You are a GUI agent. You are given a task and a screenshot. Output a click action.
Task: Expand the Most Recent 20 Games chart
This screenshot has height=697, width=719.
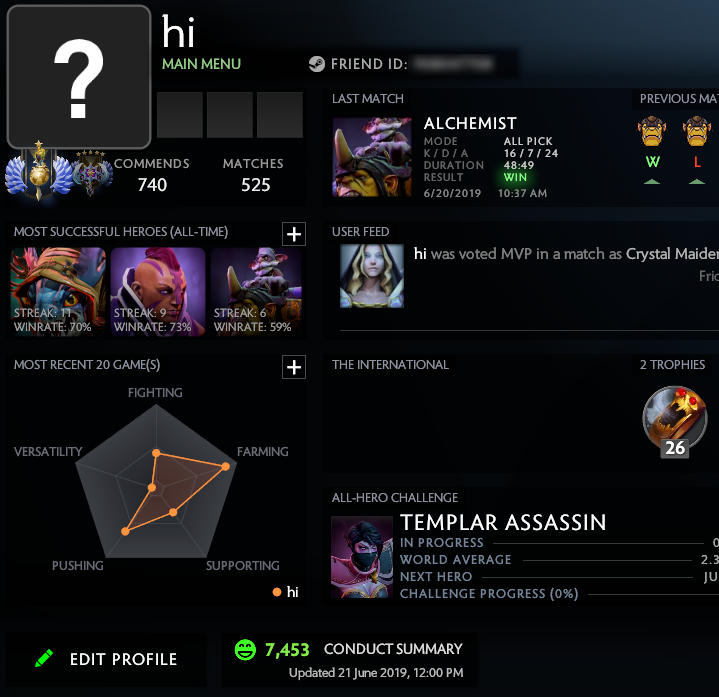point(294,367)
